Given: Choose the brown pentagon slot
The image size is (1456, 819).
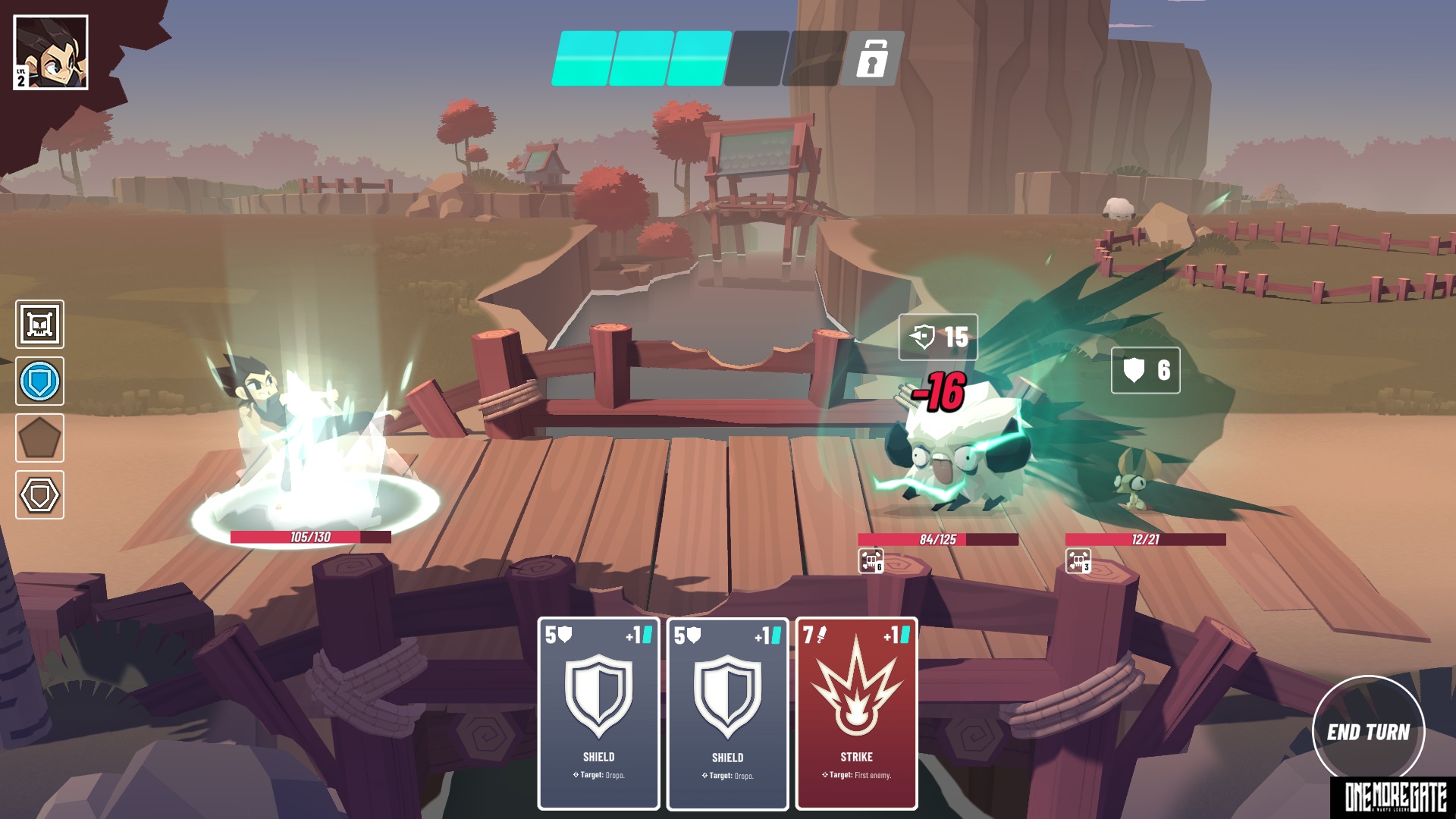Looking at the screenshot, I should 40,438.
